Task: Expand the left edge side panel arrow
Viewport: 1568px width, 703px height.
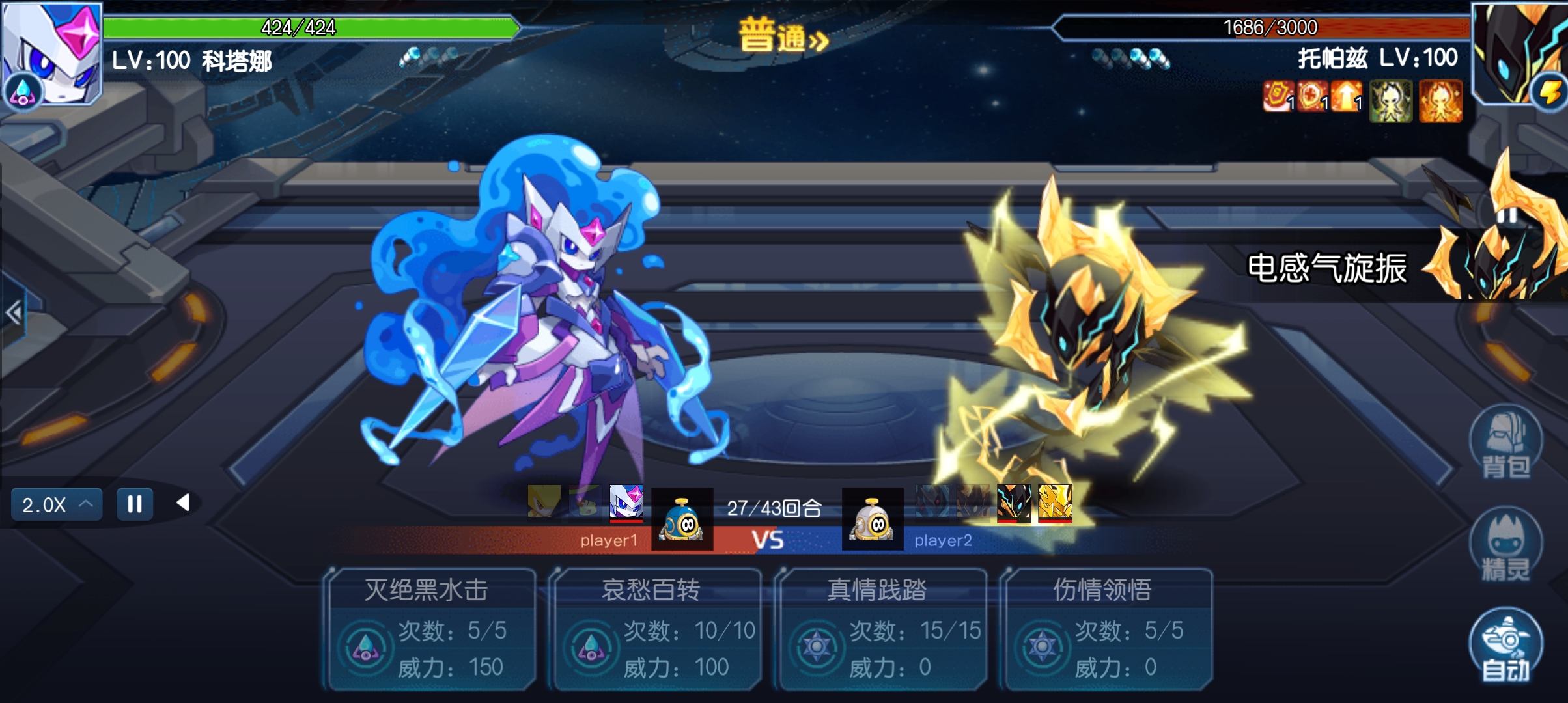Action: pyautogui.click(x=13, y=313)
